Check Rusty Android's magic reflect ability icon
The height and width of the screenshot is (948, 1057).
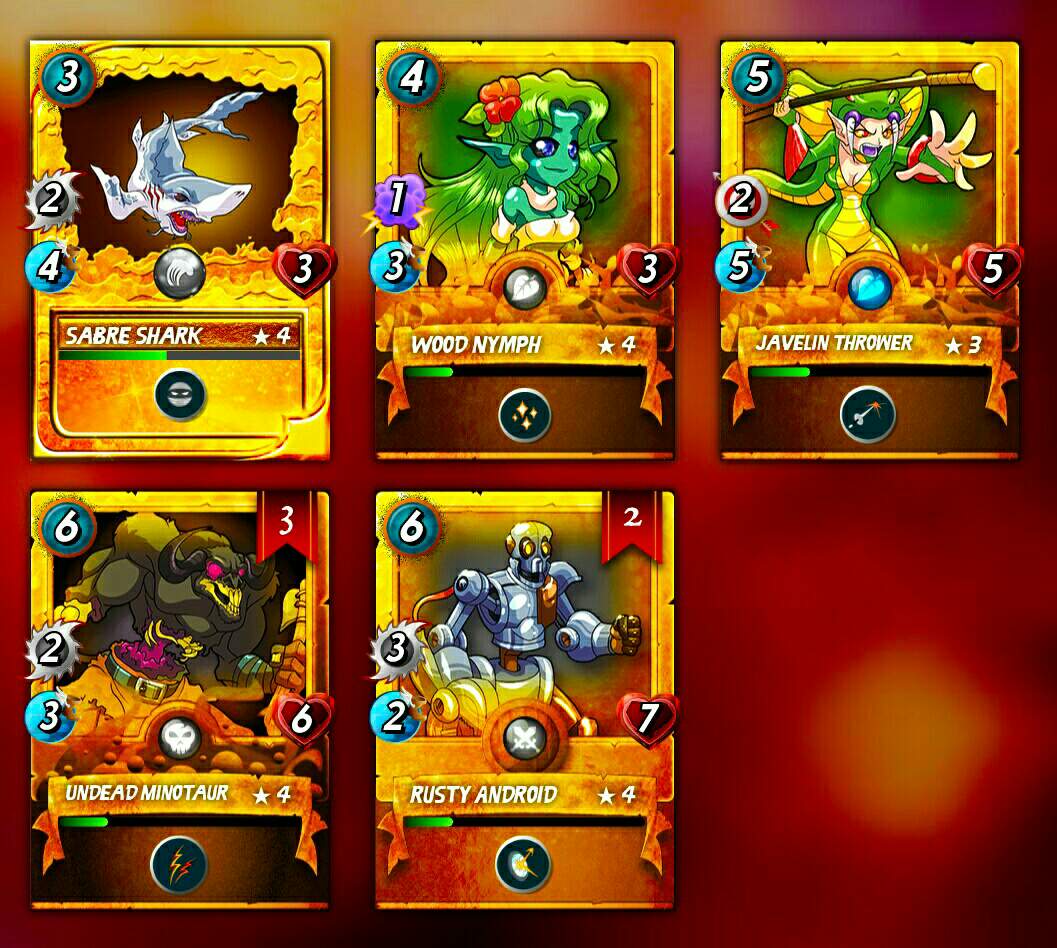[x=523, y=864]
